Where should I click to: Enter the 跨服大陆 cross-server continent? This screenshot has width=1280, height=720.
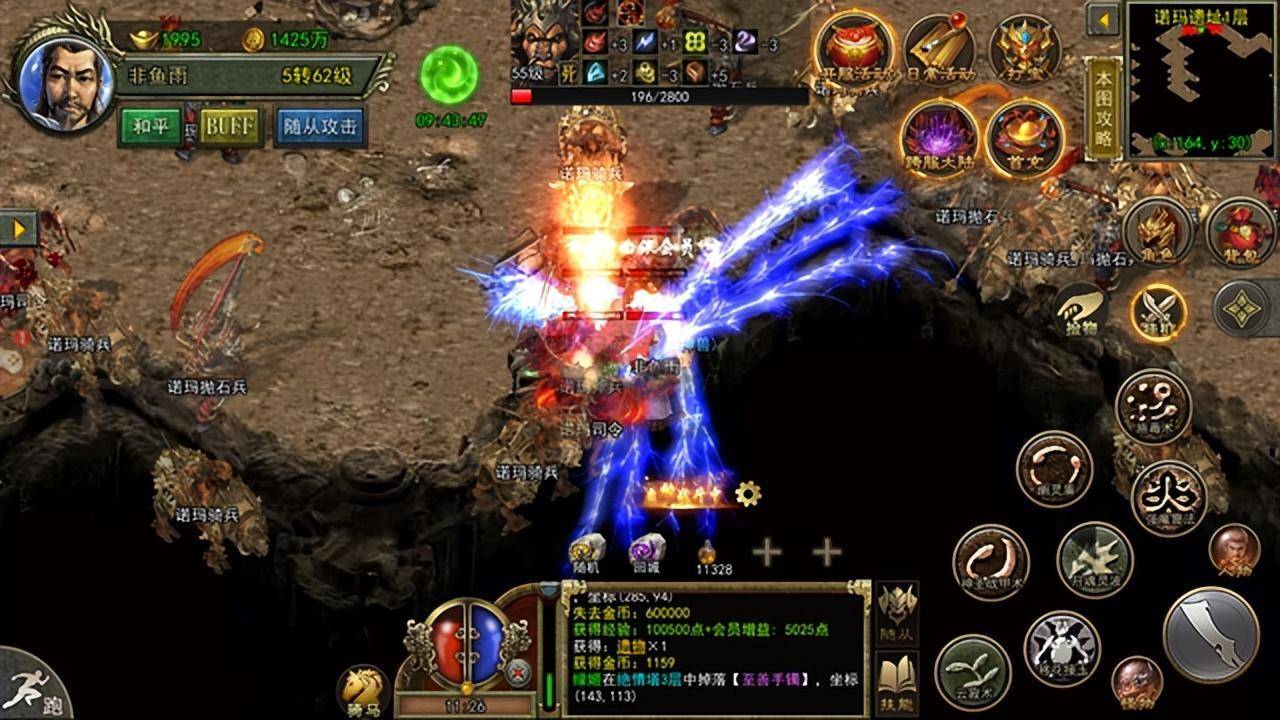click(x=939, y=138)
